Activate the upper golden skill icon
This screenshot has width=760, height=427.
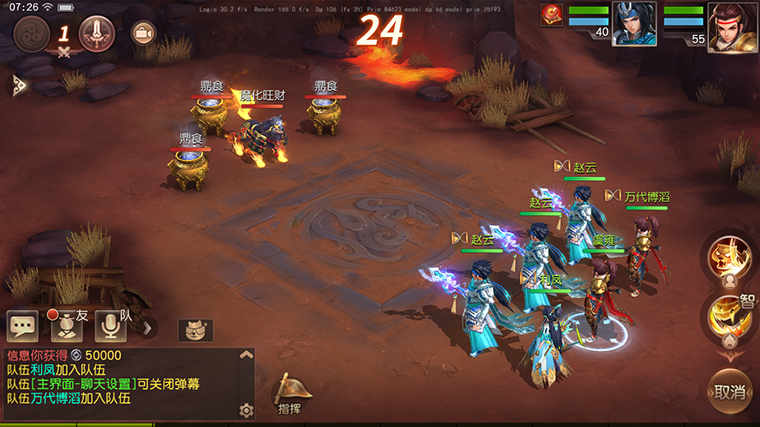(x=728, y=258)
